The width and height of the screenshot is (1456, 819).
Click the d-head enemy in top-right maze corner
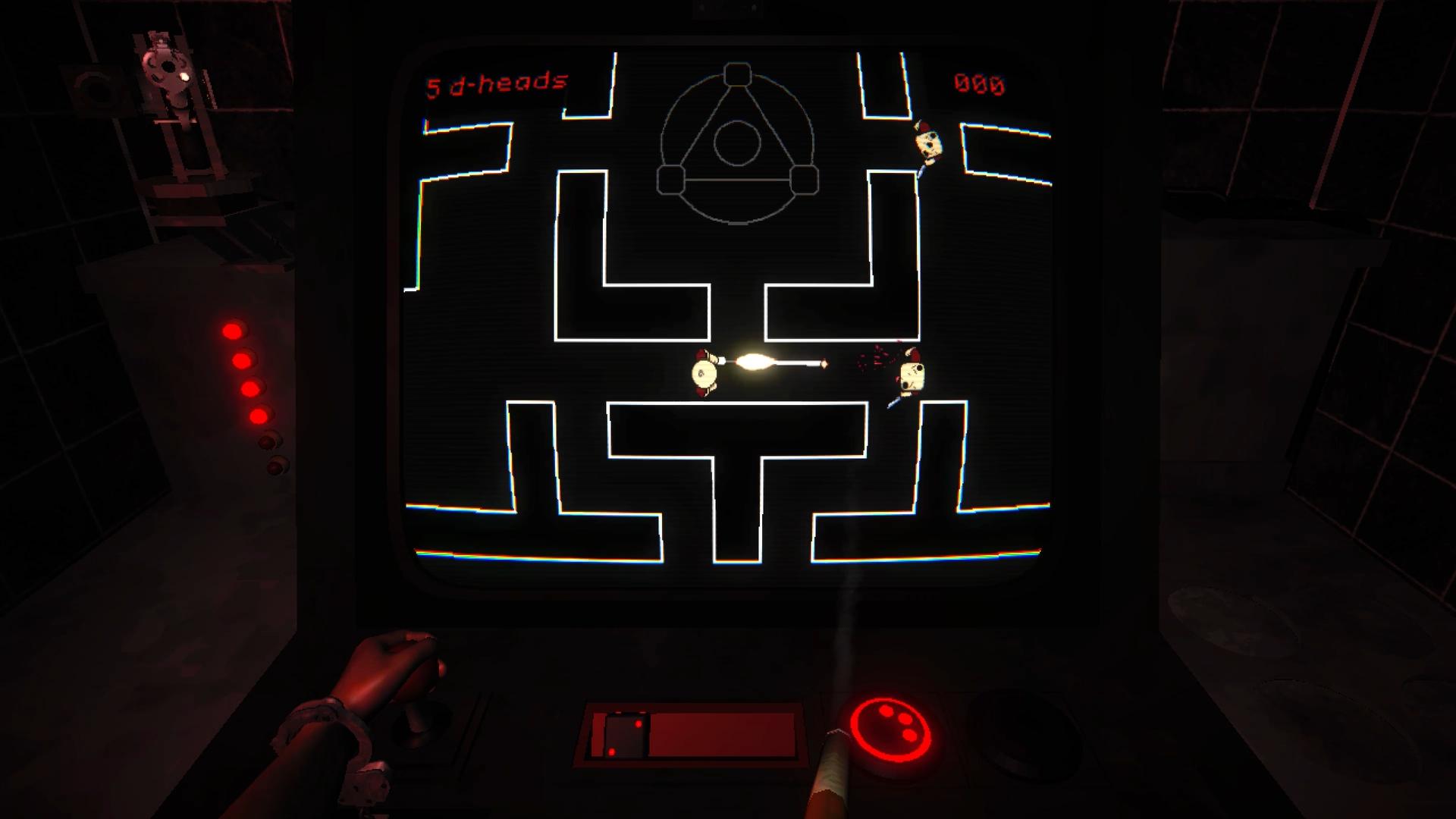pos(927,144)
